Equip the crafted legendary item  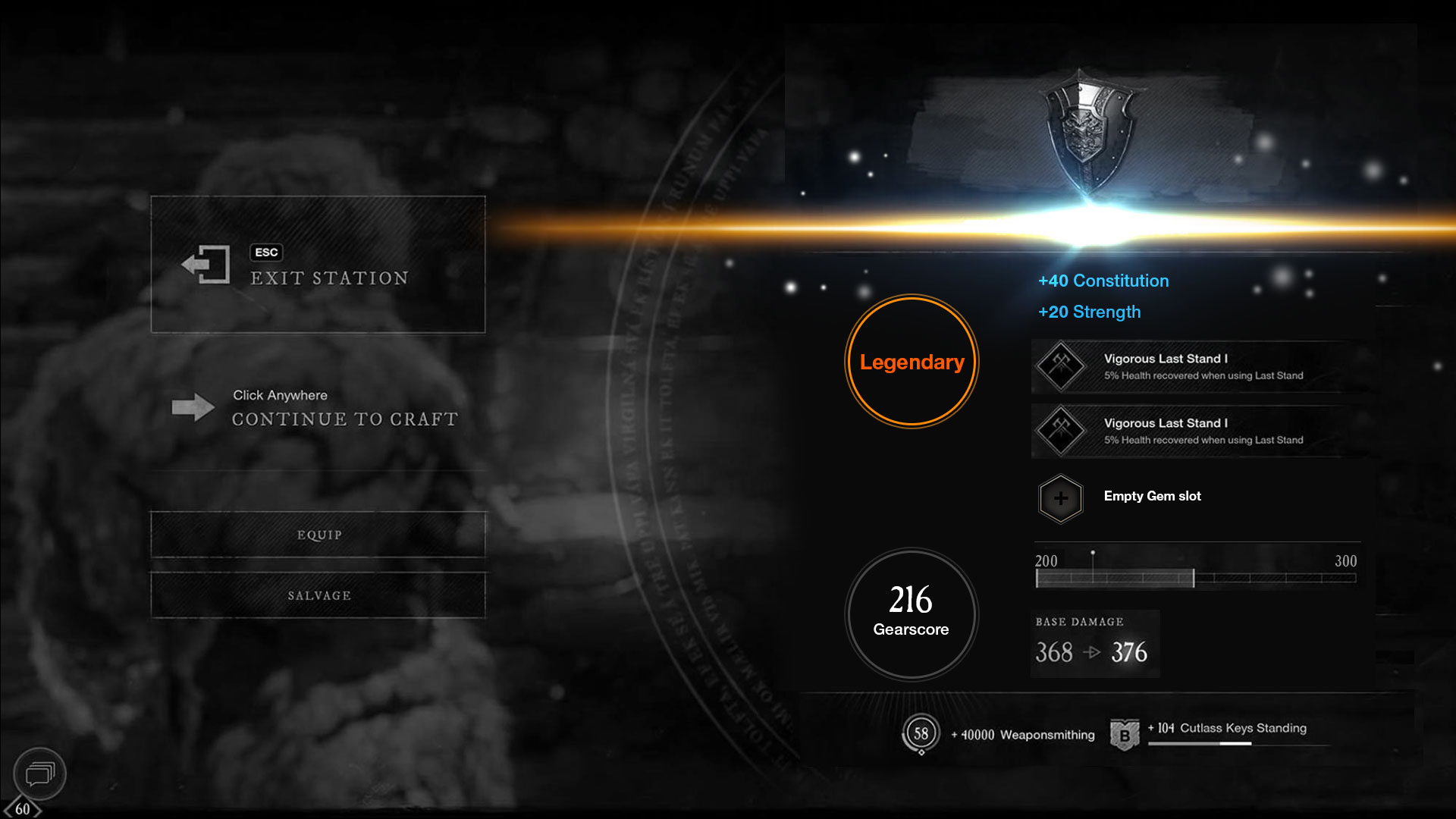pos(318,535)
